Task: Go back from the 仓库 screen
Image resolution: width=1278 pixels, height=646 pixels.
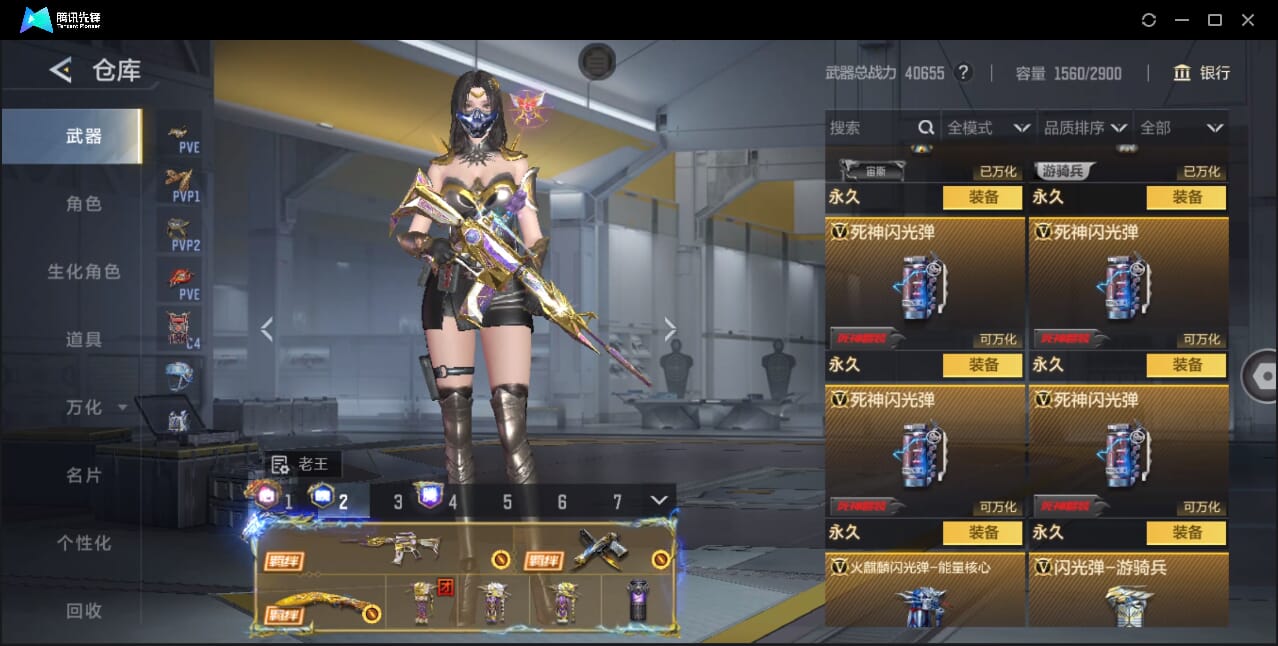Action: (x=61, y=70)
